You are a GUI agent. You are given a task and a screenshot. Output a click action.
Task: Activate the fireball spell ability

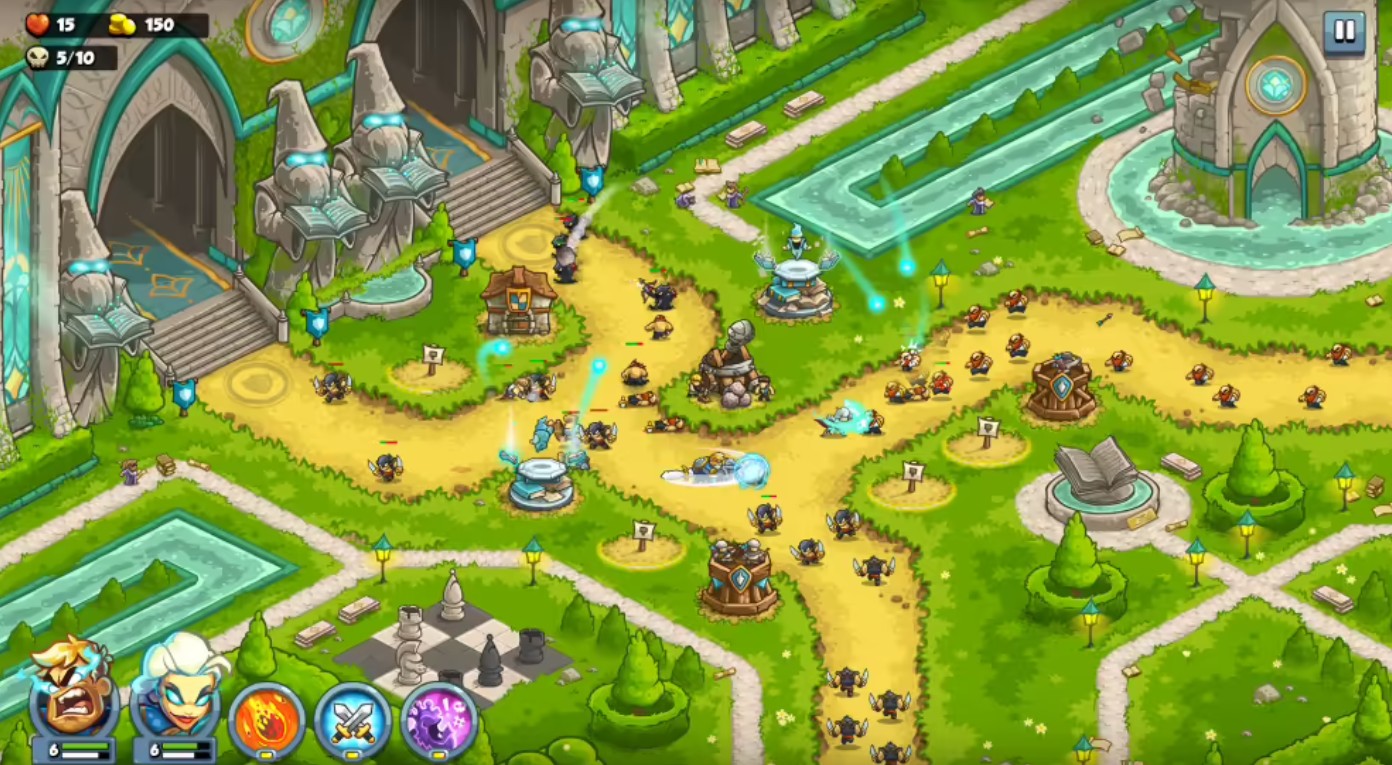266,720
